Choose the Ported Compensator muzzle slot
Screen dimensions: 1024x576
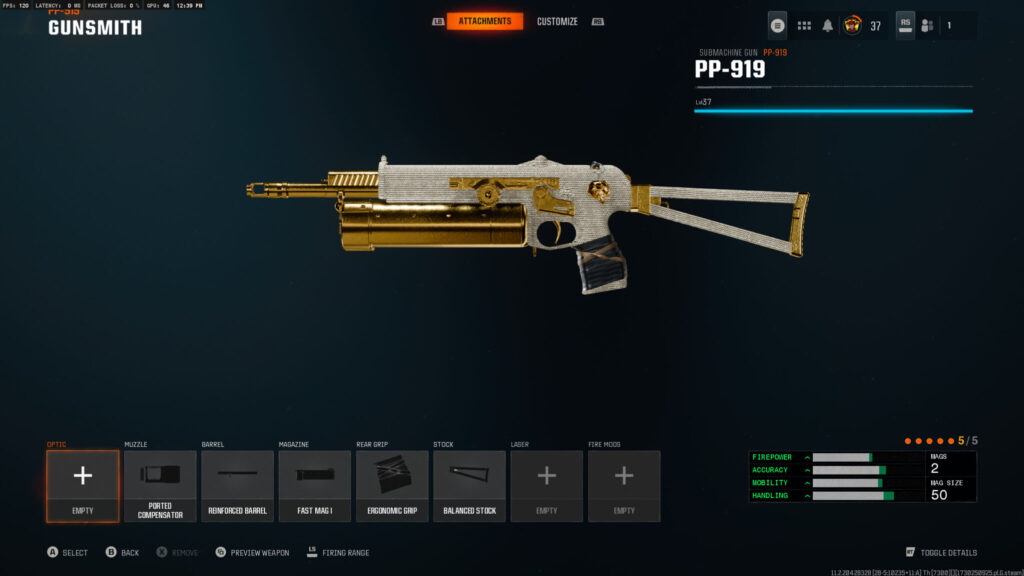pyautogui.click(x=160, y=486)
